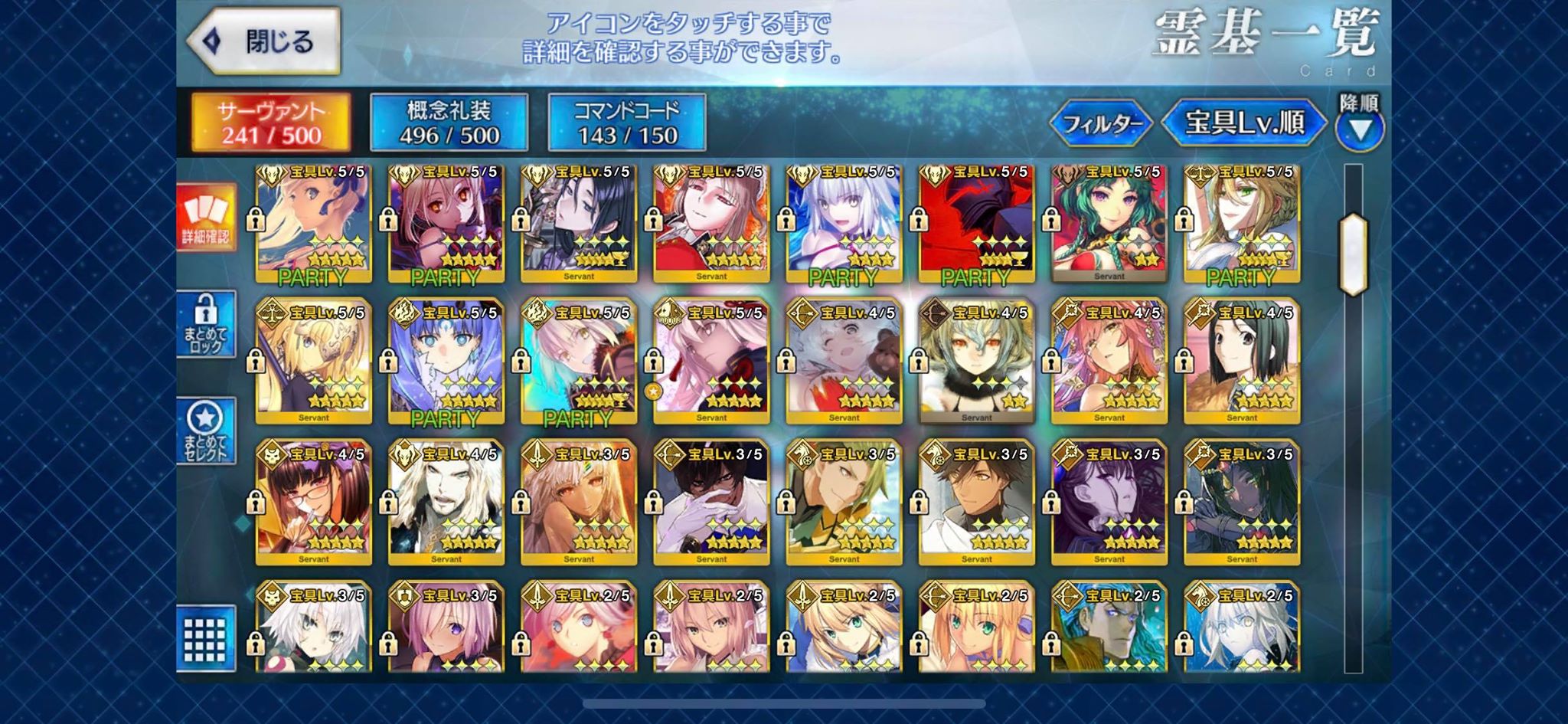Switch to the サーヴァント tab
Screen dimensions: 1568x724
pos(271,123)
